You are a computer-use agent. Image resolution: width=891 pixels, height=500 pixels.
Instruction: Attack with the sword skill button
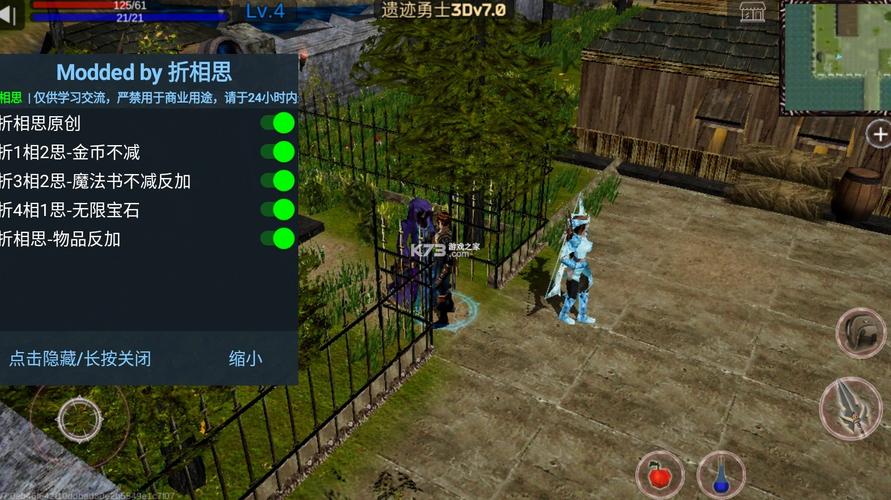coord(850,408)
